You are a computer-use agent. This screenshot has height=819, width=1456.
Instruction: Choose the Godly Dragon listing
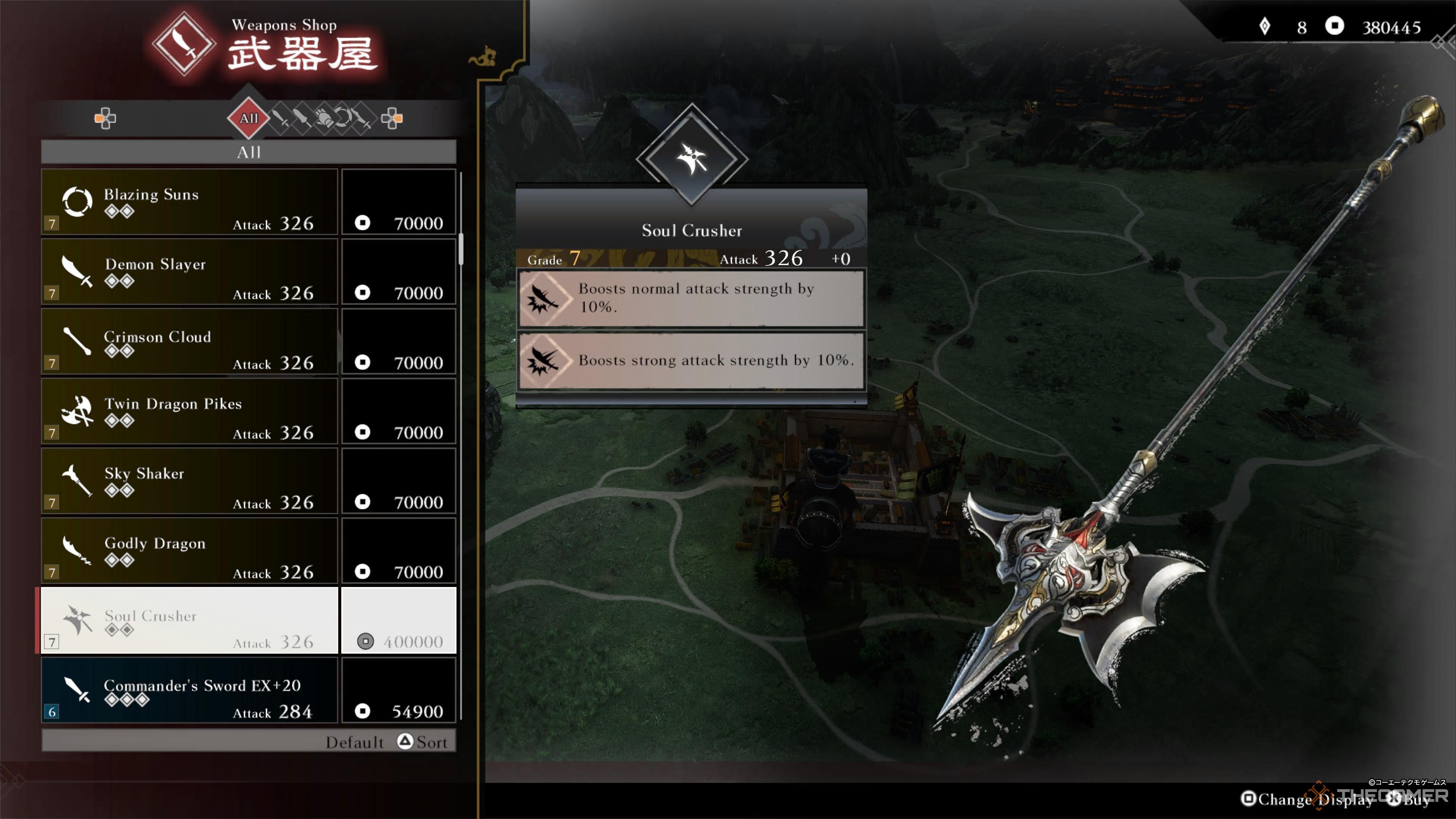pyautogui.click(x=190, y=551)
